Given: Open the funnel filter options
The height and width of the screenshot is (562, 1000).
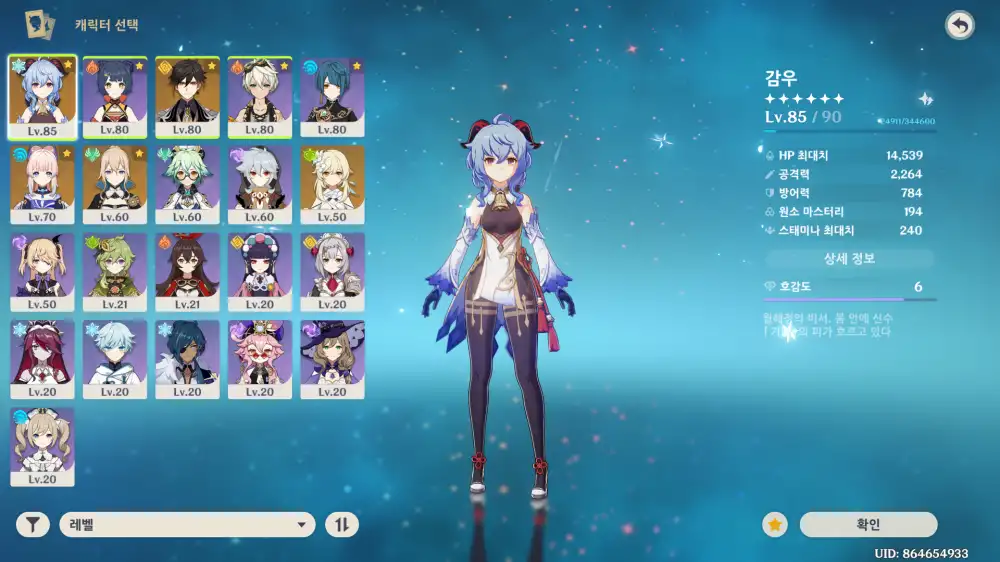Looking at the screenshot, I should (33, 524).
